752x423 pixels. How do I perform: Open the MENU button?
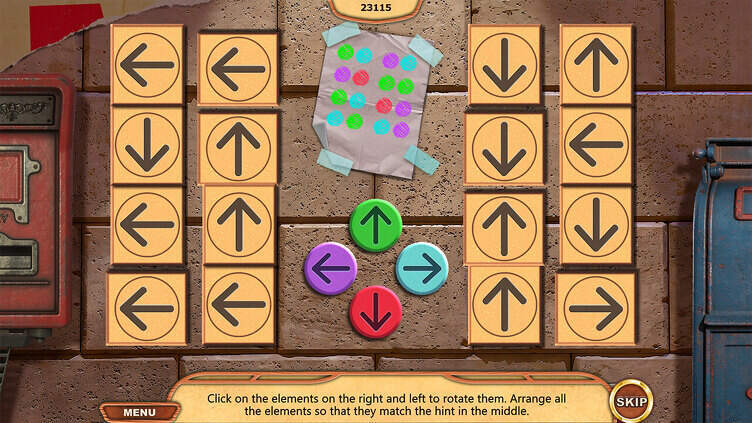(139, 411)
